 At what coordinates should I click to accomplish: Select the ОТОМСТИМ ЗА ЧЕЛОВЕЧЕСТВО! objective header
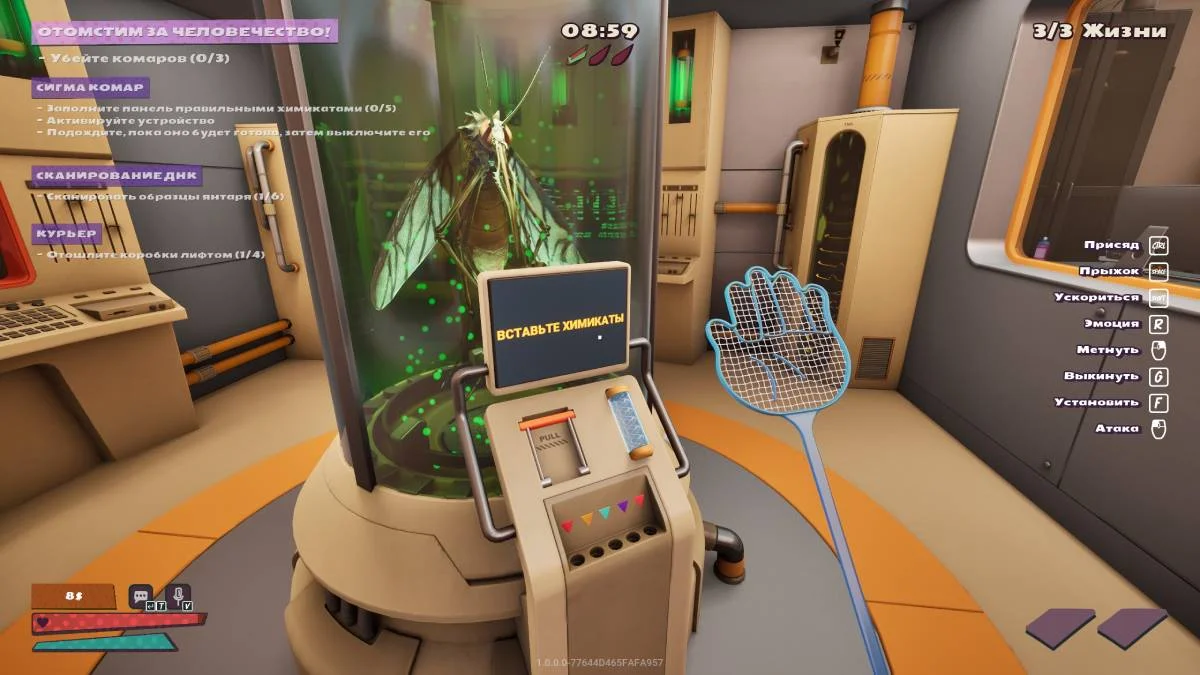pyautogui.click(x=185, y=31)
